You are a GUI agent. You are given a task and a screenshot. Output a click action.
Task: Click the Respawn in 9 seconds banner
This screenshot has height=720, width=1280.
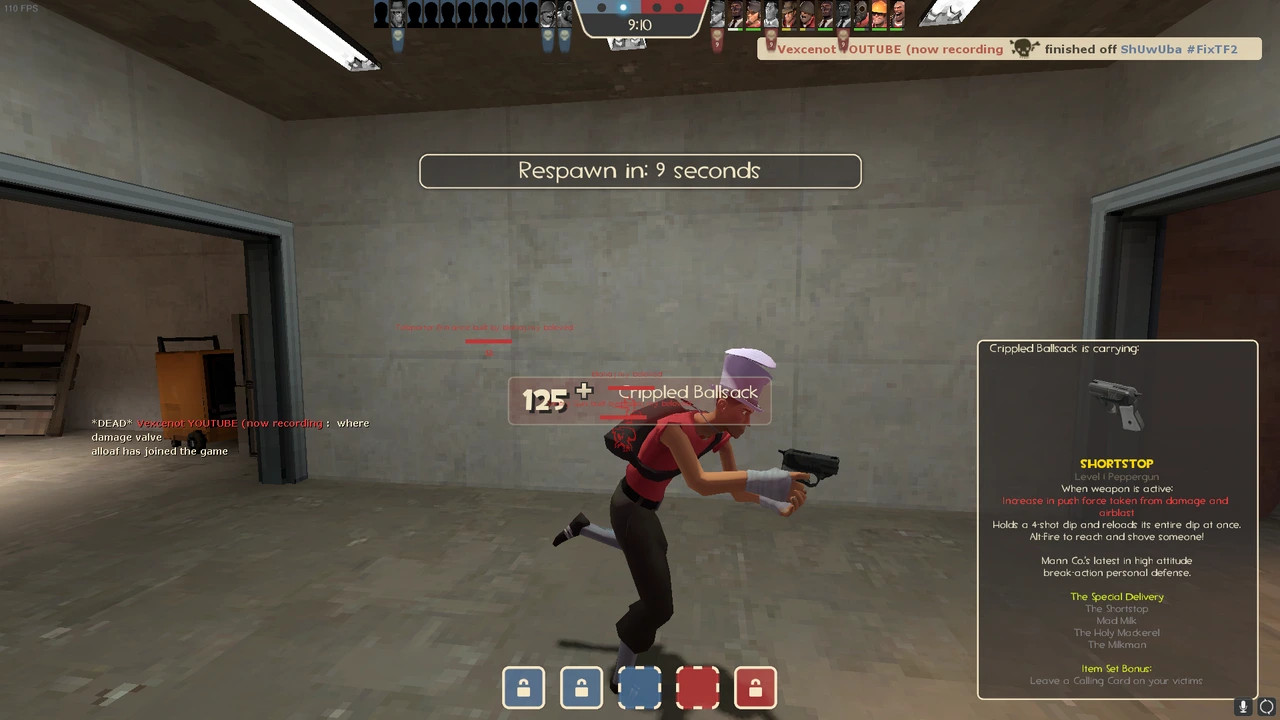(x=640, y=171)
